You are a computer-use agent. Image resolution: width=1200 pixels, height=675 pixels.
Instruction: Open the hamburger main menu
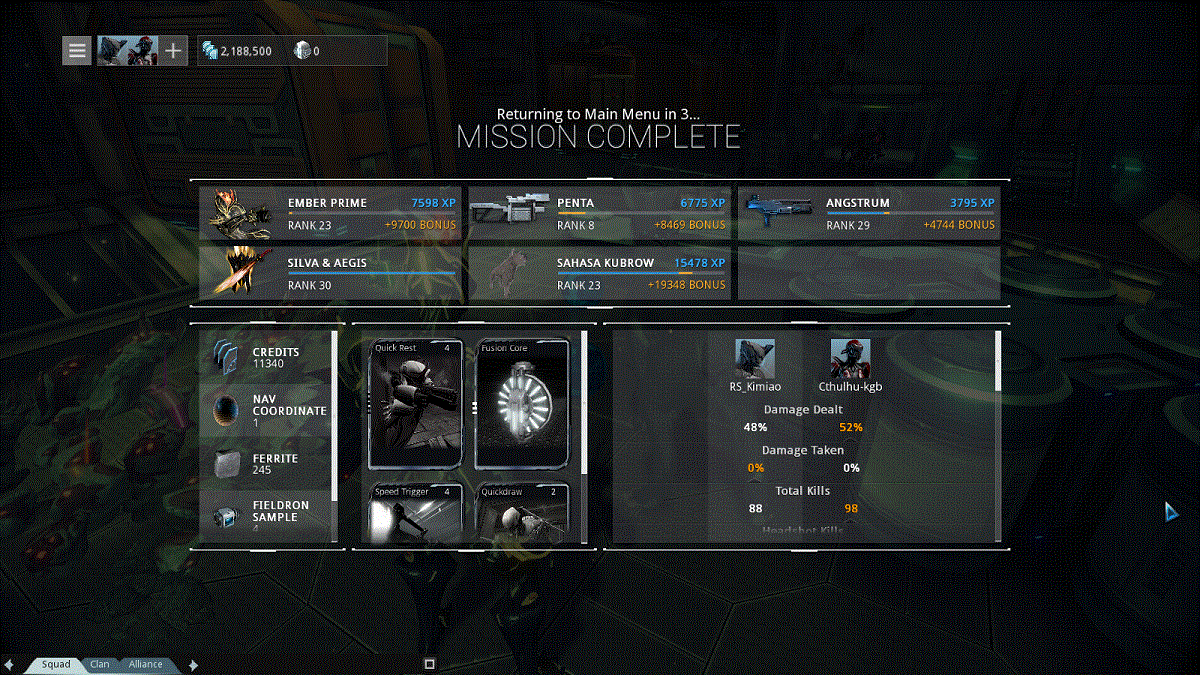pyautogui.click(x=77, y=50)
